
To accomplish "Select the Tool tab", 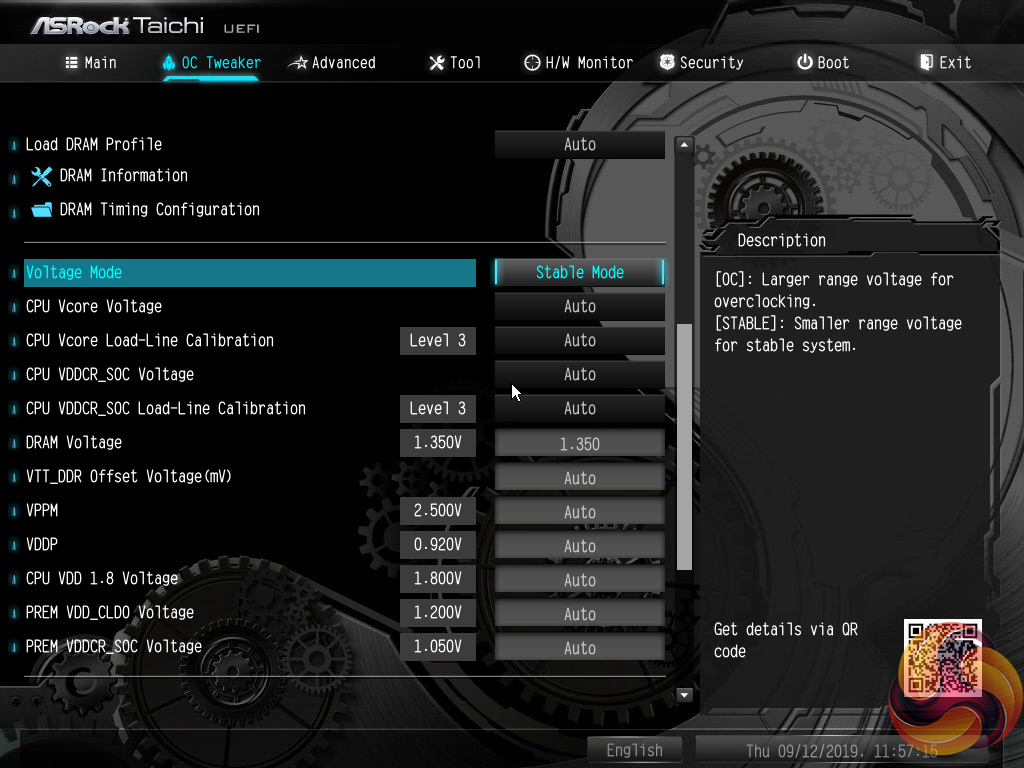I will click(455, 62).
